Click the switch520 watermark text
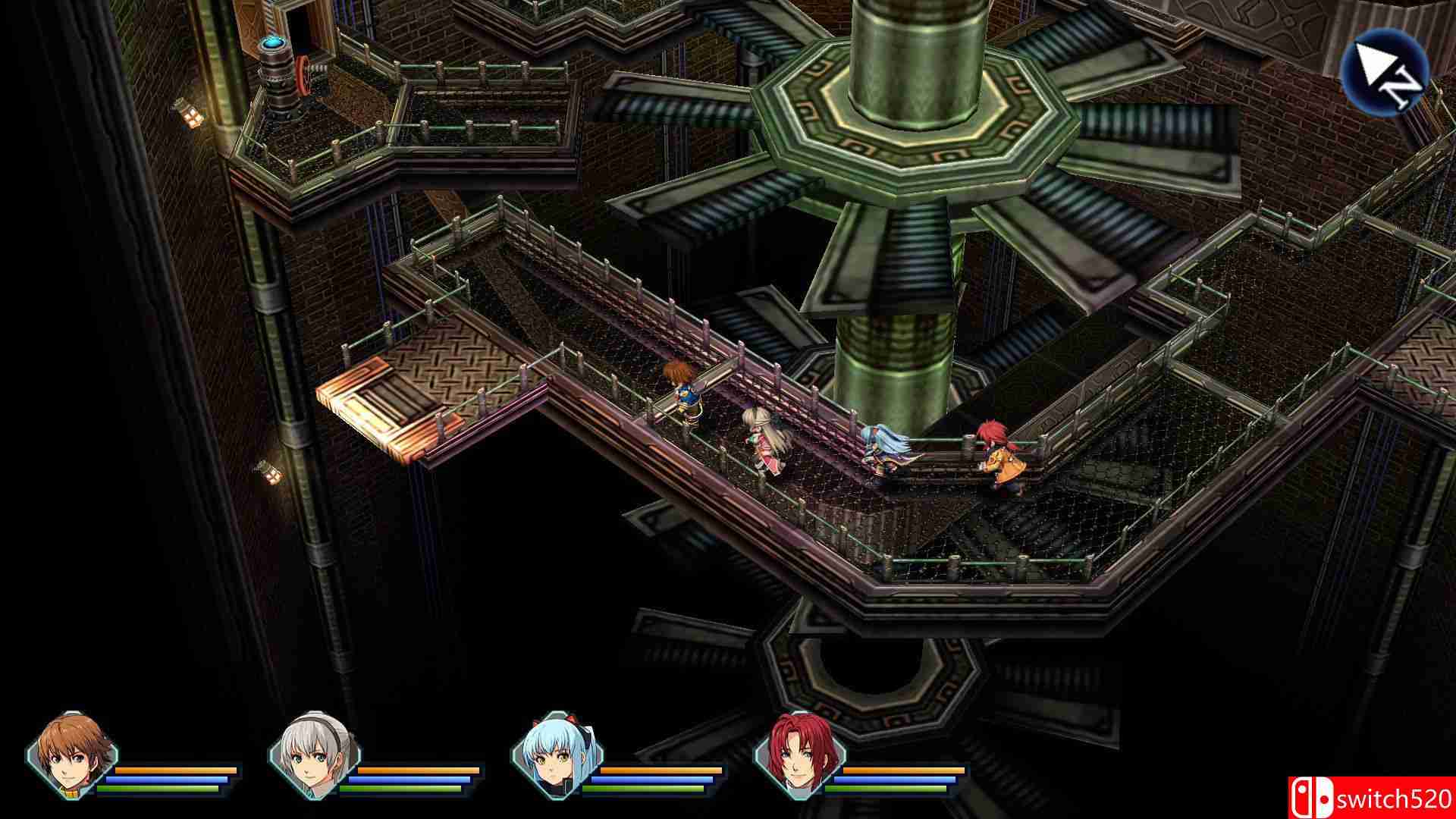The height and width of the screenshot is (819, 1456). click(1395, 798)
